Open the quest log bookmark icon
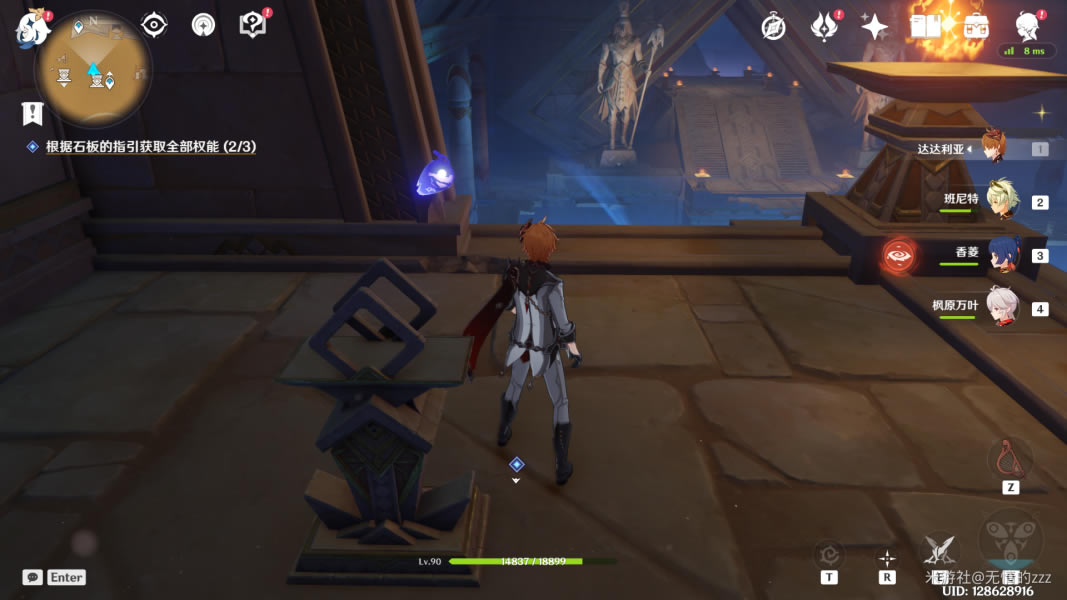The height and width of the screenshot is (600, 1067). coord(33,112)
